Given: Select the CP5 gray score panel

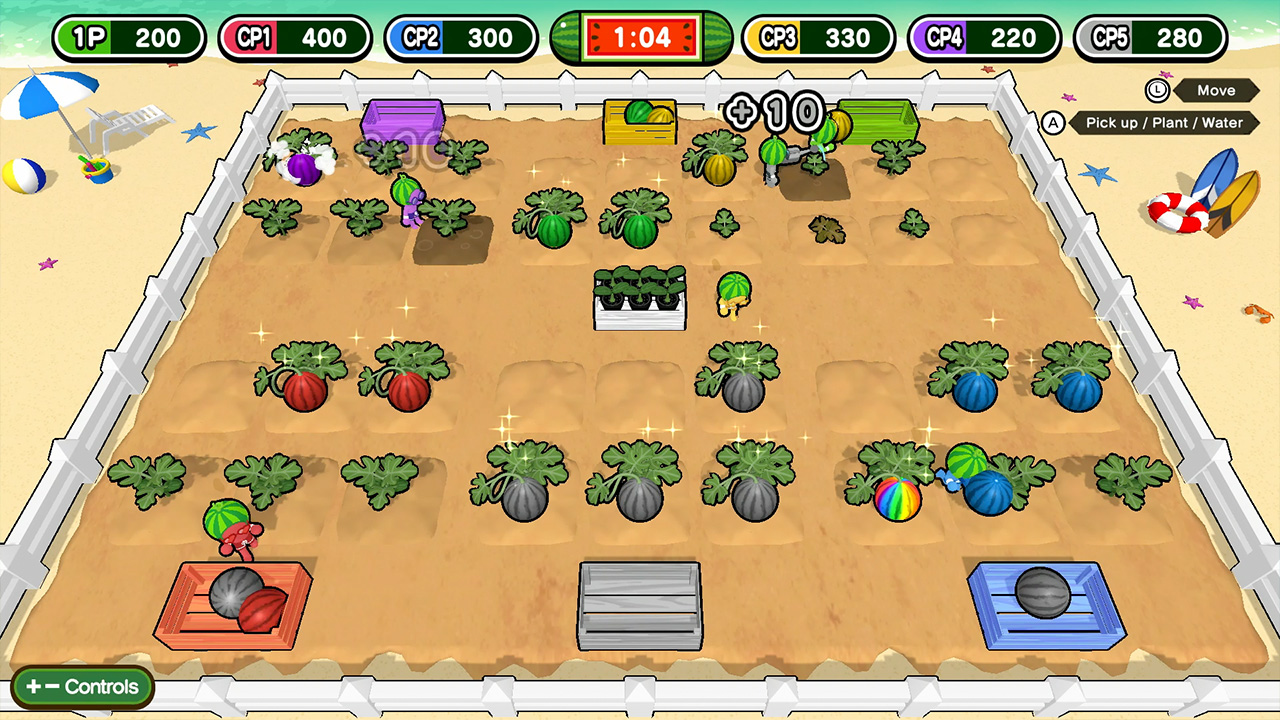Looking at the screenshot, I should [1149, 37].
